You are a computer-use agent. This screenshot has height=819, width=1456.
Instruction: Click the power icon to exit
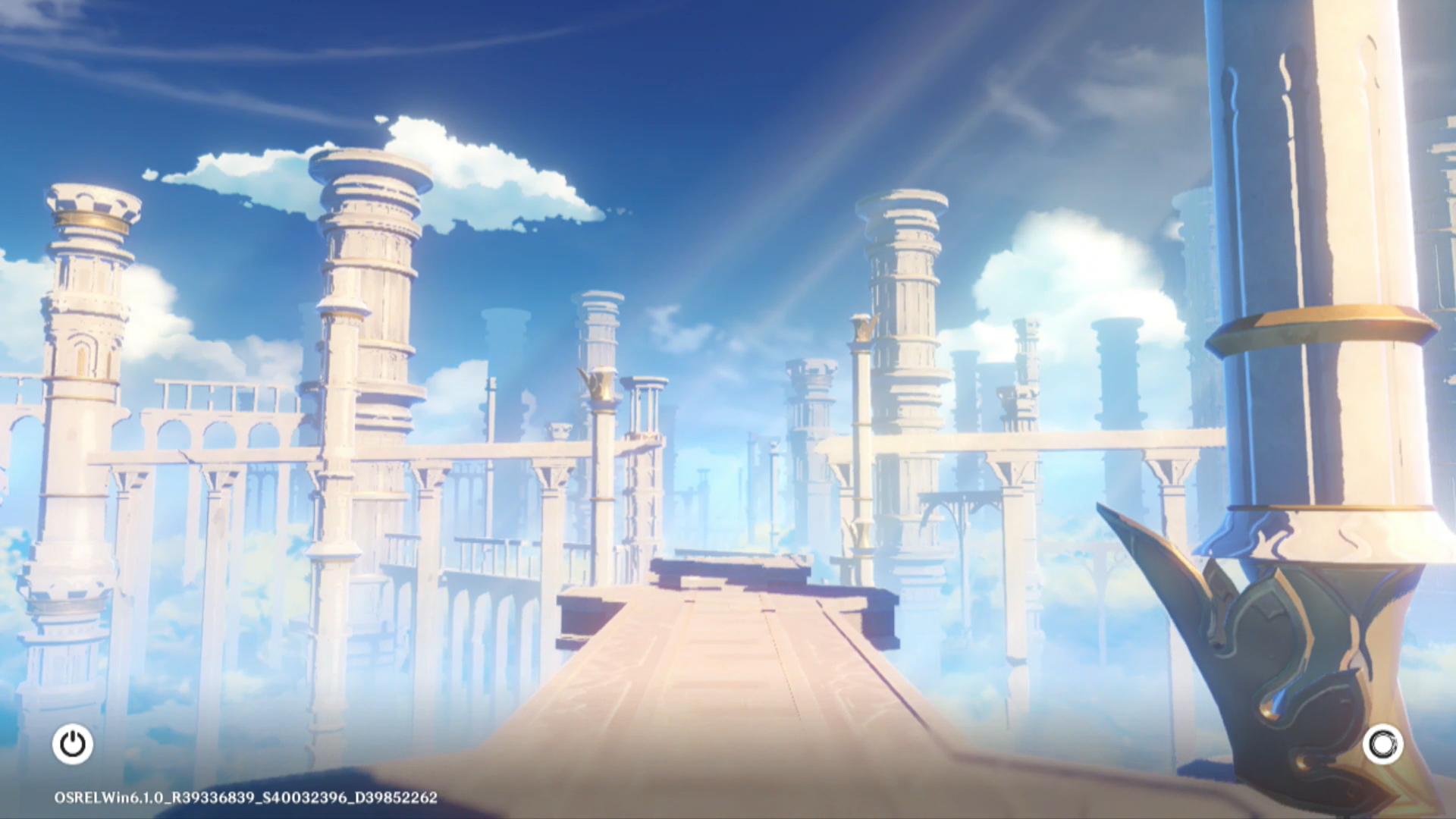pos(73,744)
